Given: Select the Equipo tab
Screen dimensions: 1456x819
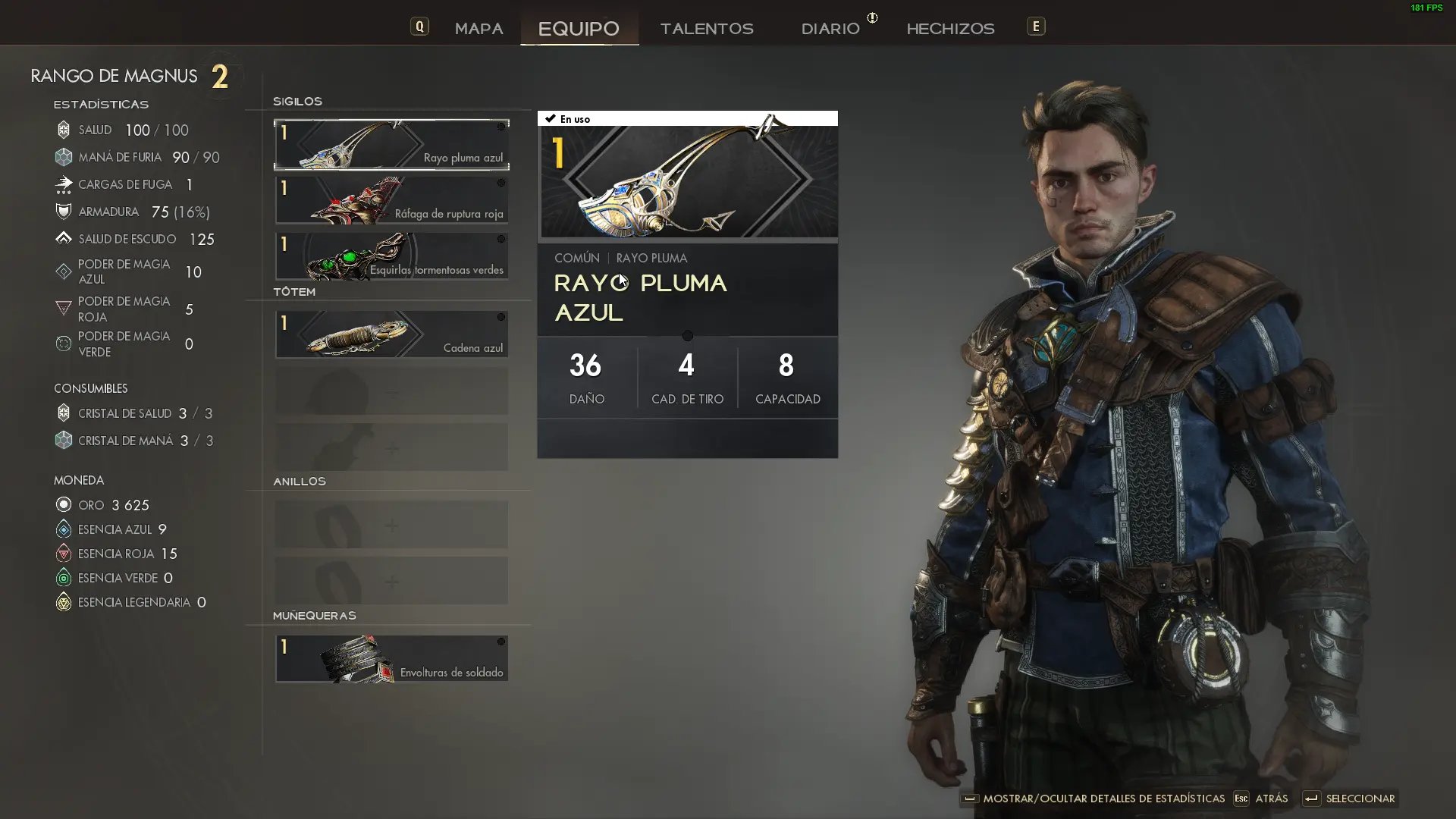Looking at the screenshot, I should tap(579, 29).
